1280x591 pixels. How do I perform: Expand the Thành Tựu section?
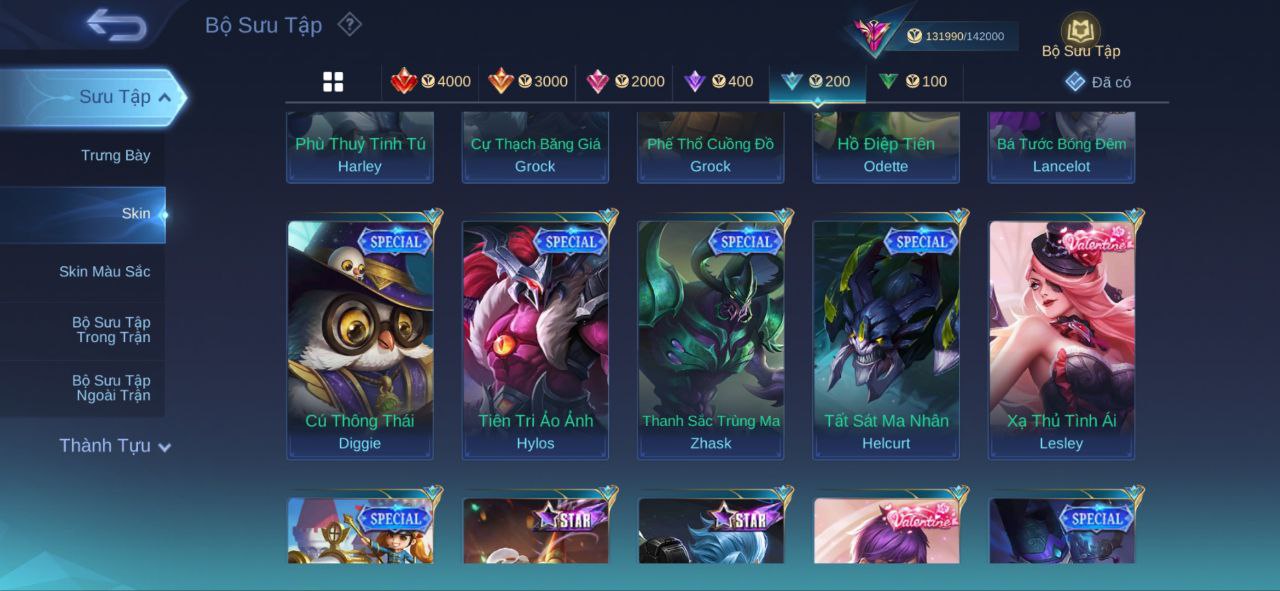tap(114, 446)
